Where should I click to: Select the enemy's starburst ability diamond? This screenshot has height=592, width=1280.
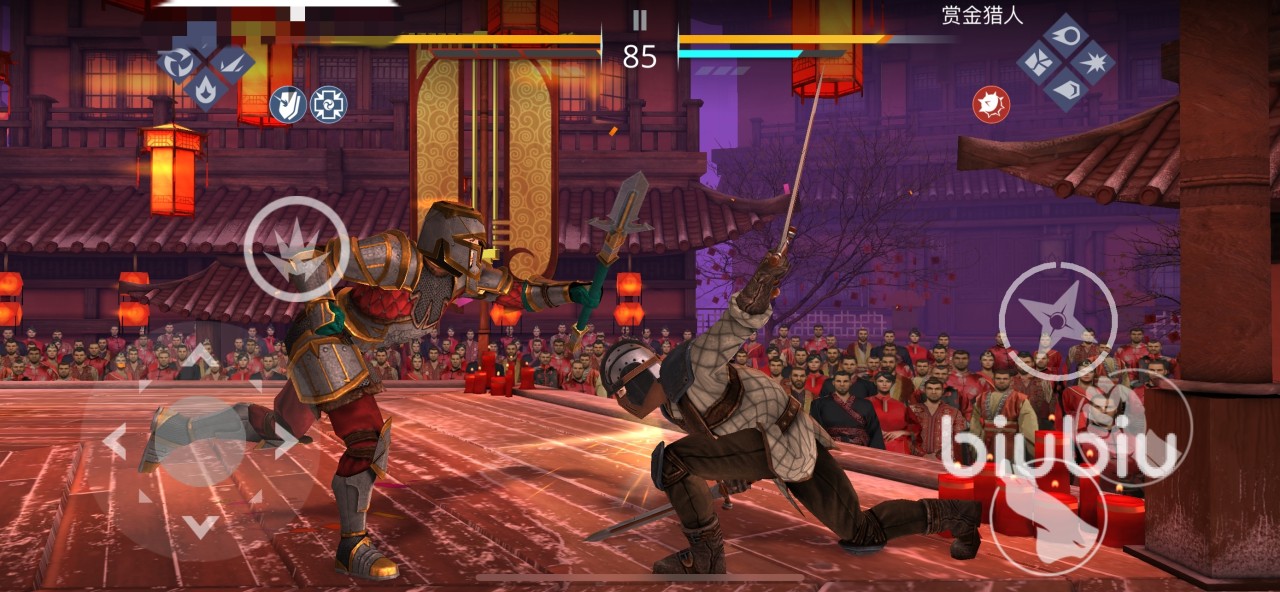tap(1094, 62)
